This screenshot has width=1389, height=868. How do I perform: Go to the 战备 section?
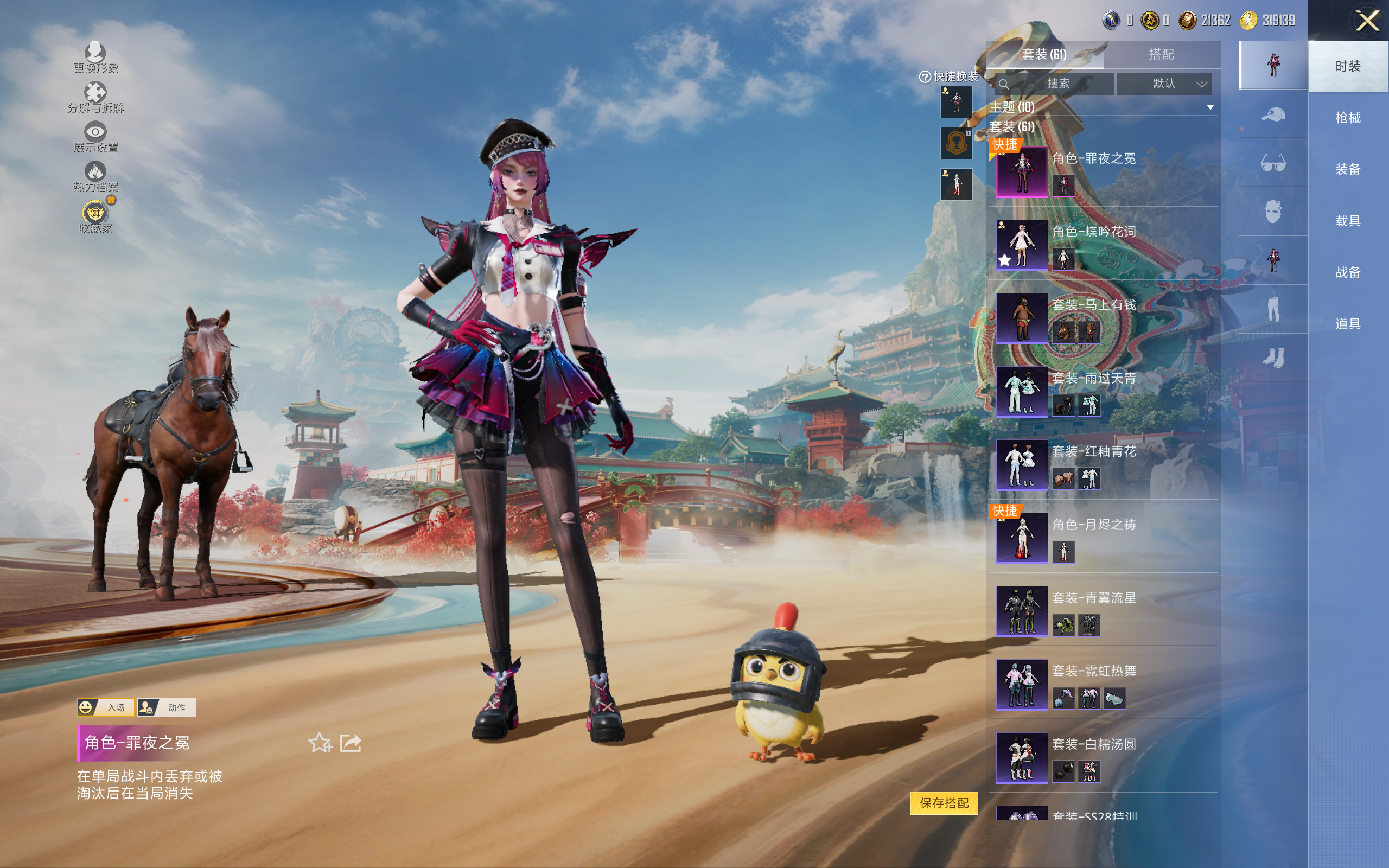(1347, 272)
